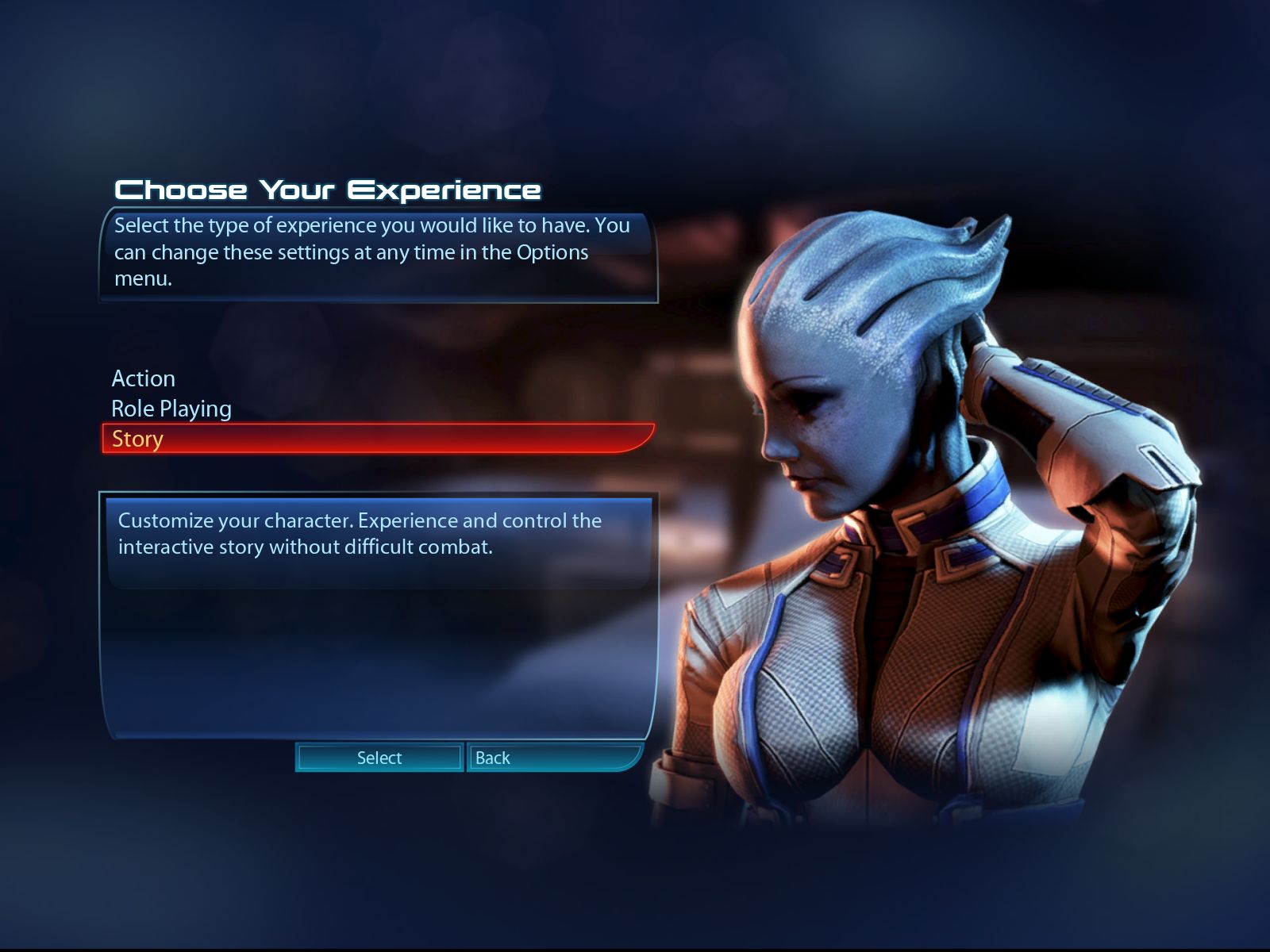Screen dimensions: 1270x952
Task: Go back using the Back button
Action: pos(553,758)
